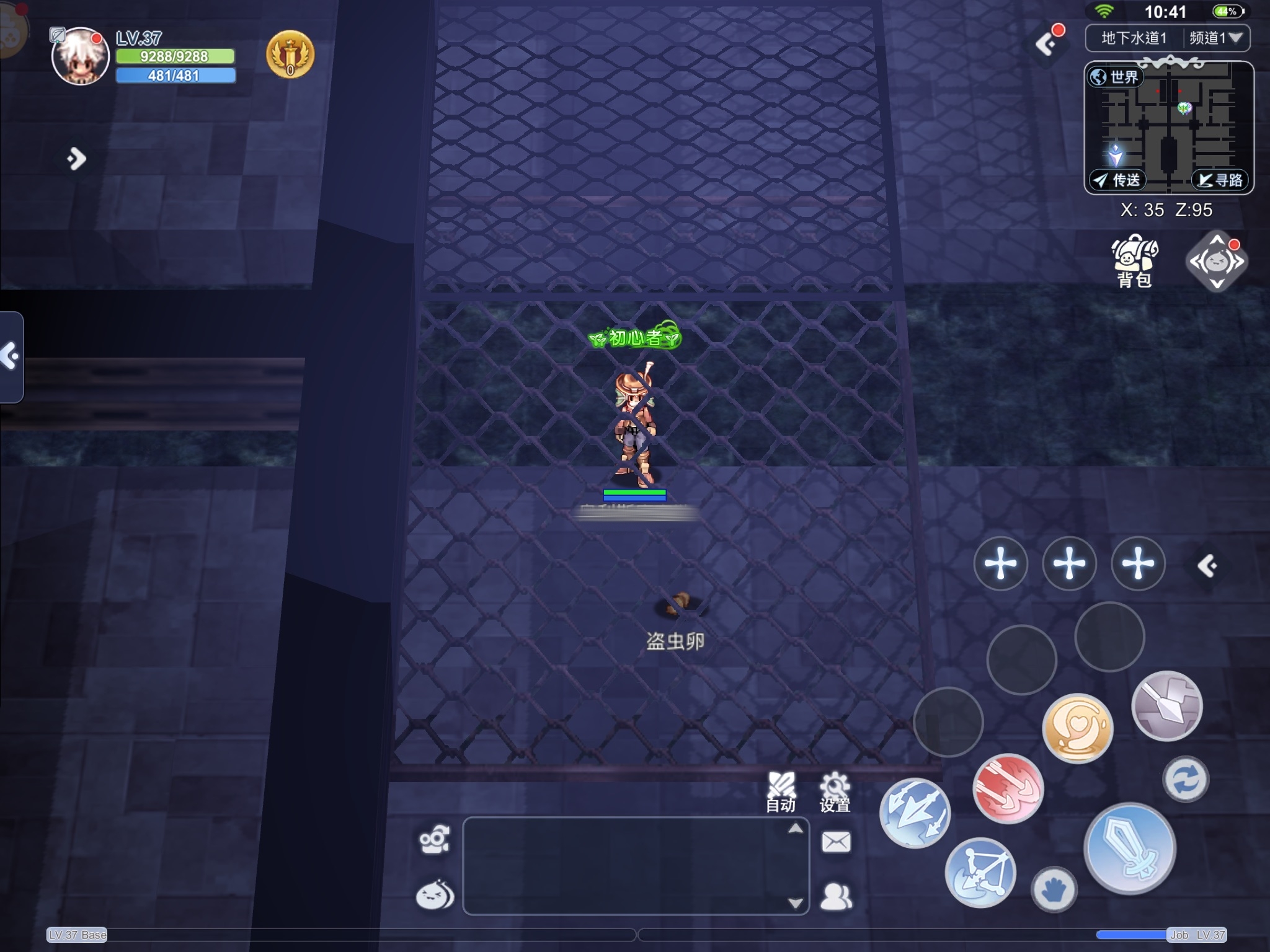Viewport: 1270px width, 952px height.
Task: Open the mail envelope
Action: coord(836,842)
